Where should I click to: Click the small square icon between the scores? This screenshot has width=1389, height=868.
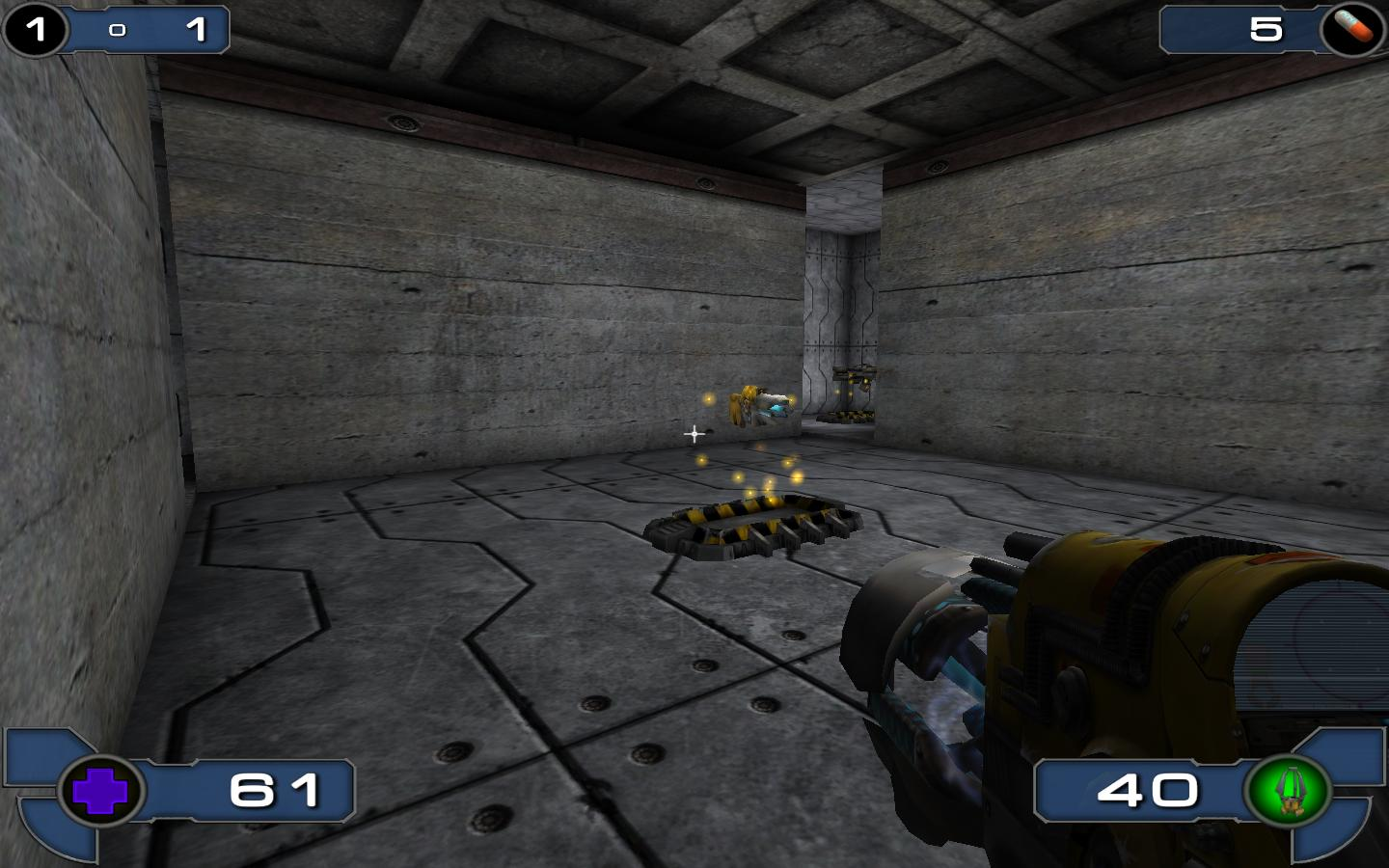(116, 29)
